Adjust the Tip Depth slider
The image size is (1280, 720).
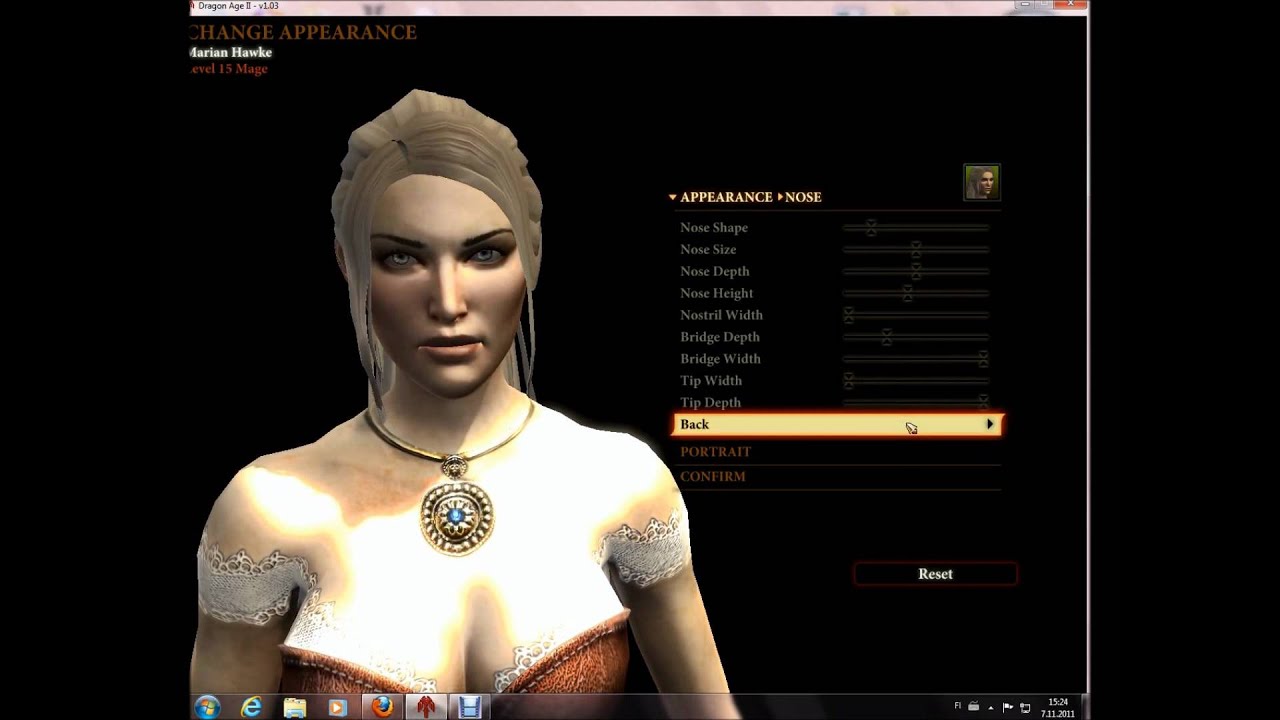[983, 402]
